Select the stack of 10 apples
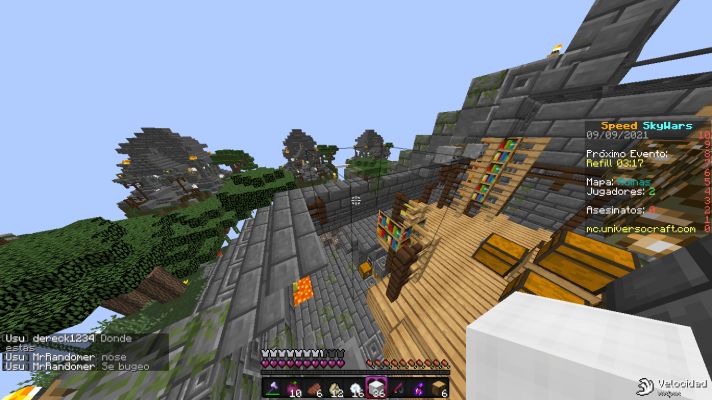 point(294,388)
